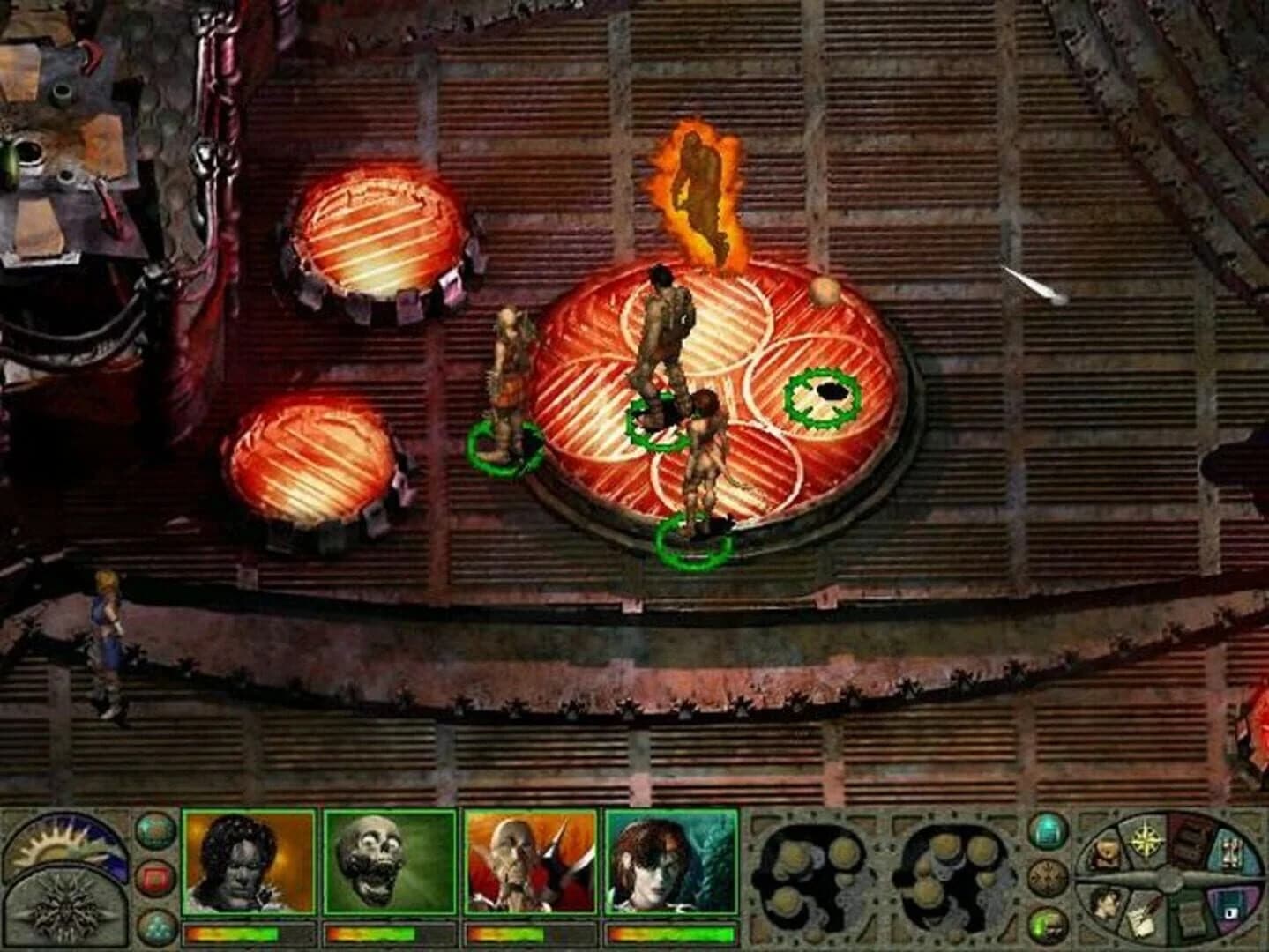Open the character record via face profile icon
The height and width of the screenshot is (952, 1269).
coord(1107,905)
